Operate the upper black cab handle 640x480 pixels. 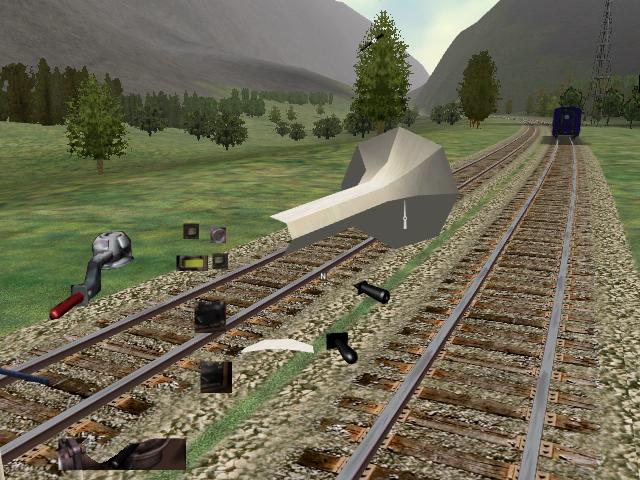pos(372,292)
